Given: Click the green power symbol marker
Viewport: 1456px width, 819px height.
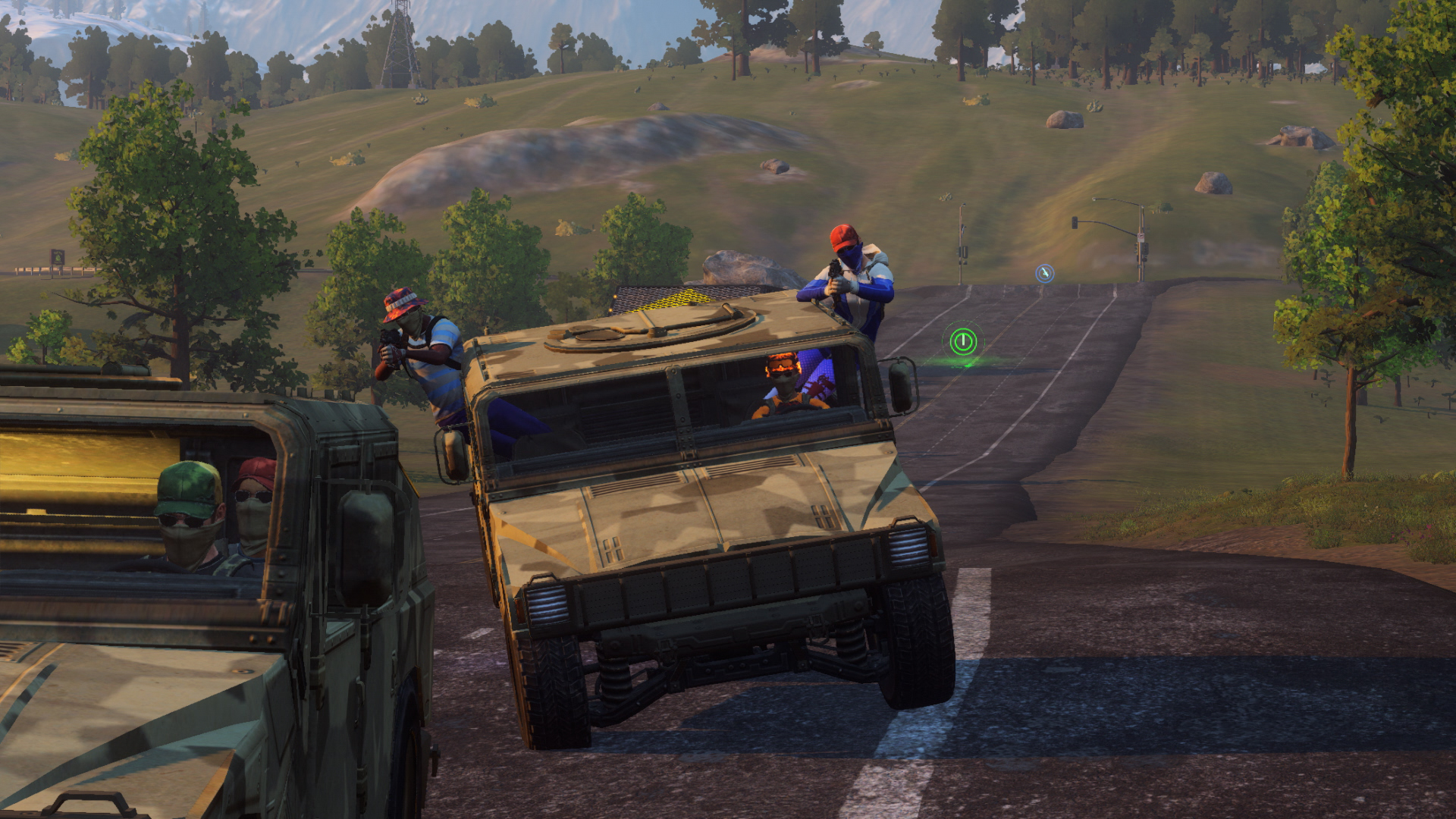Looking at the screenshot, I should (x=962, y=341).
